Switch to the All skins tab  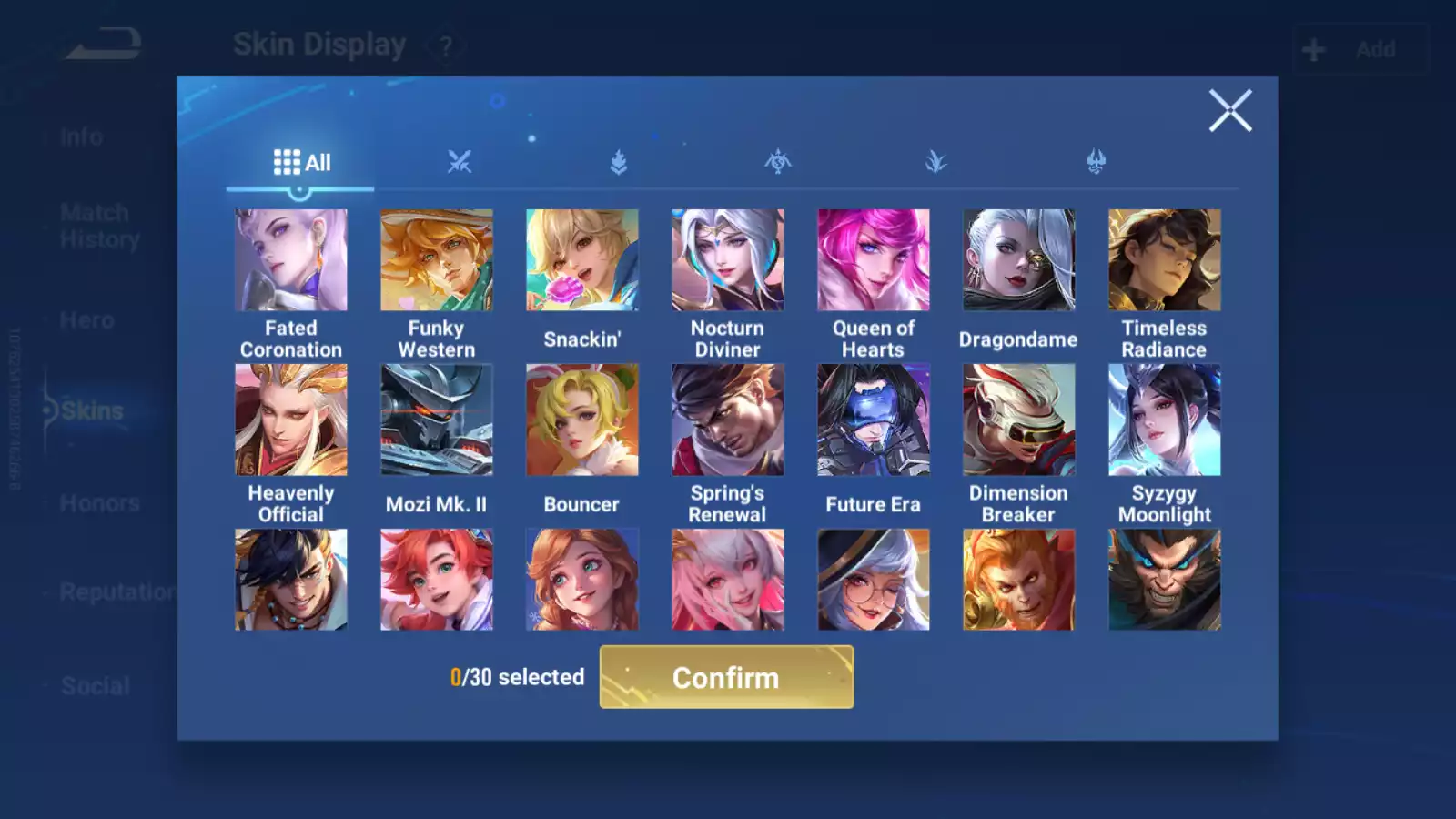point(301,163)
